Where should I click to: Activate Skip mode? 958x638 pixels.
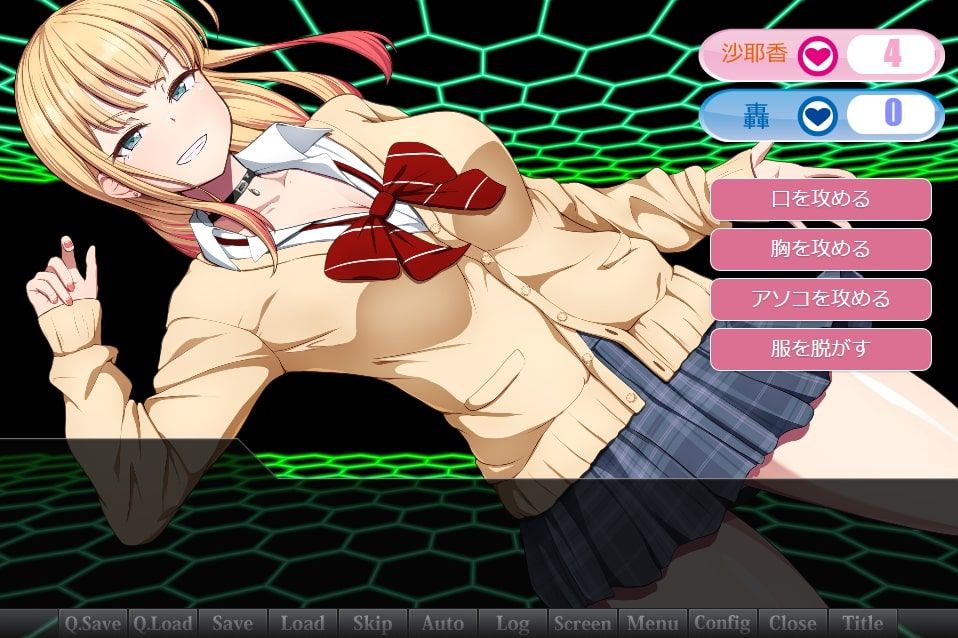pyautogui.click(x=372, y=623)
